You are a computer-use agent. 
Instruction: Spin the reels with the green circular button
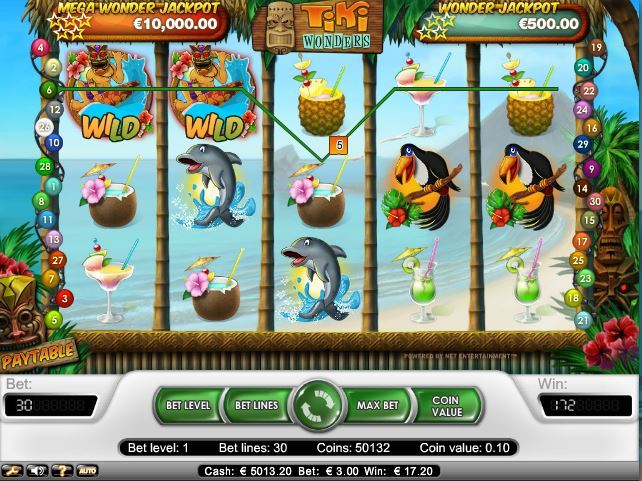[x=321, y=406]
